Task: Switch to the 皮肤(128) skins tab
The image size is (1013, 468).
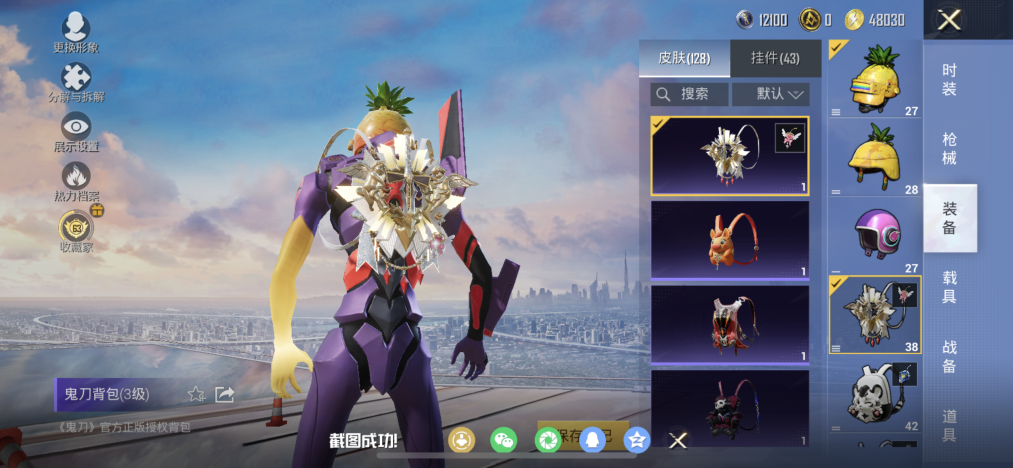Action: click(684, 58)
